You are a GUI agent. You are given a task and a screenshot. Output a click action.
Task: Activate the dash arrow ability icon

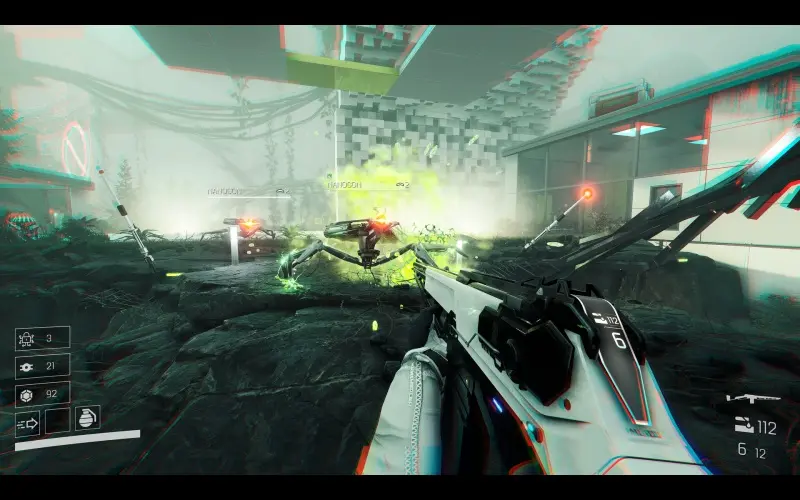click(27, 422)
